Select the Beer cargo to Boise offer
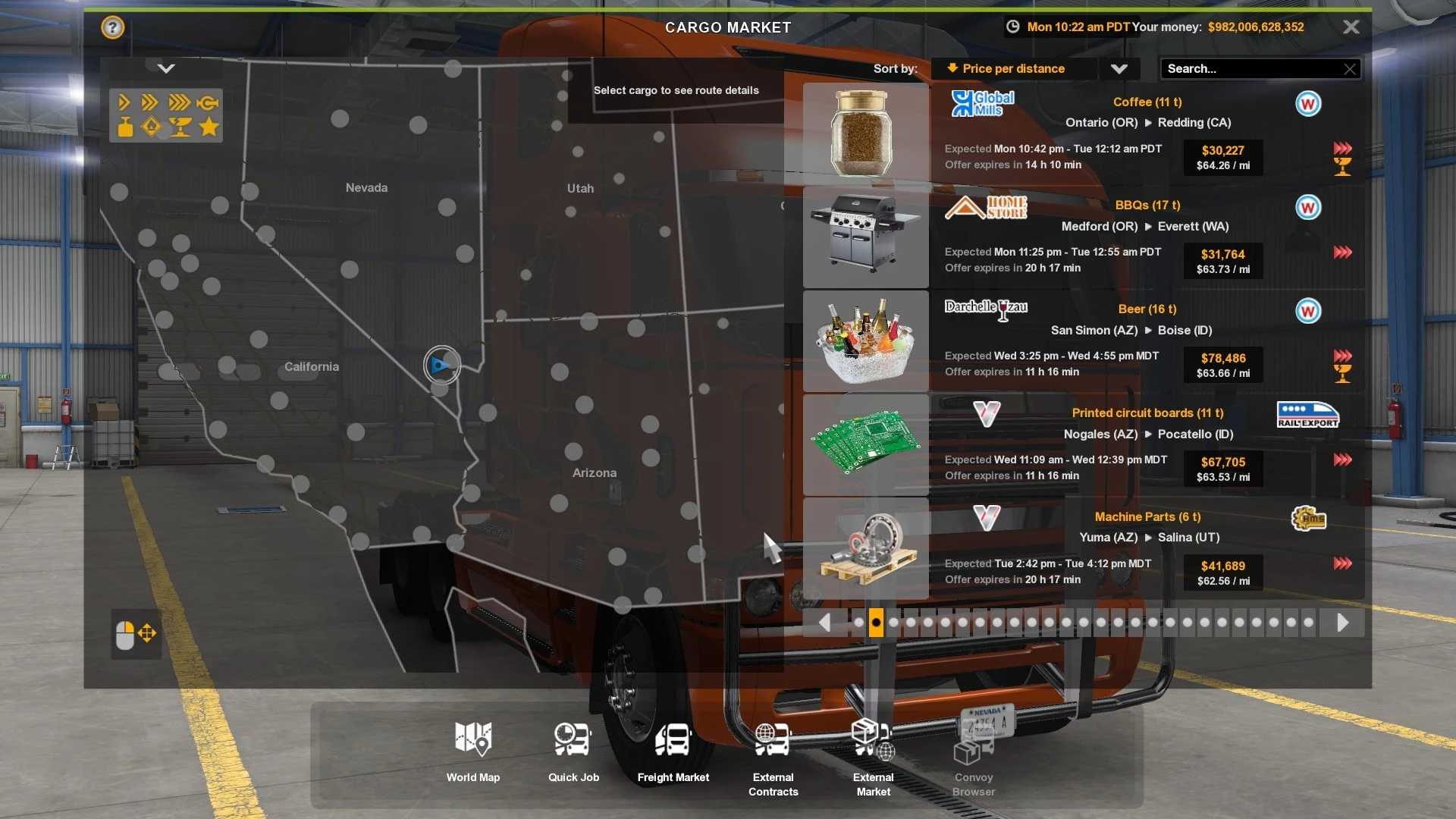The width and height of the screenshot is (1456, 819). pyautogui.click(x=1083, y=340)
